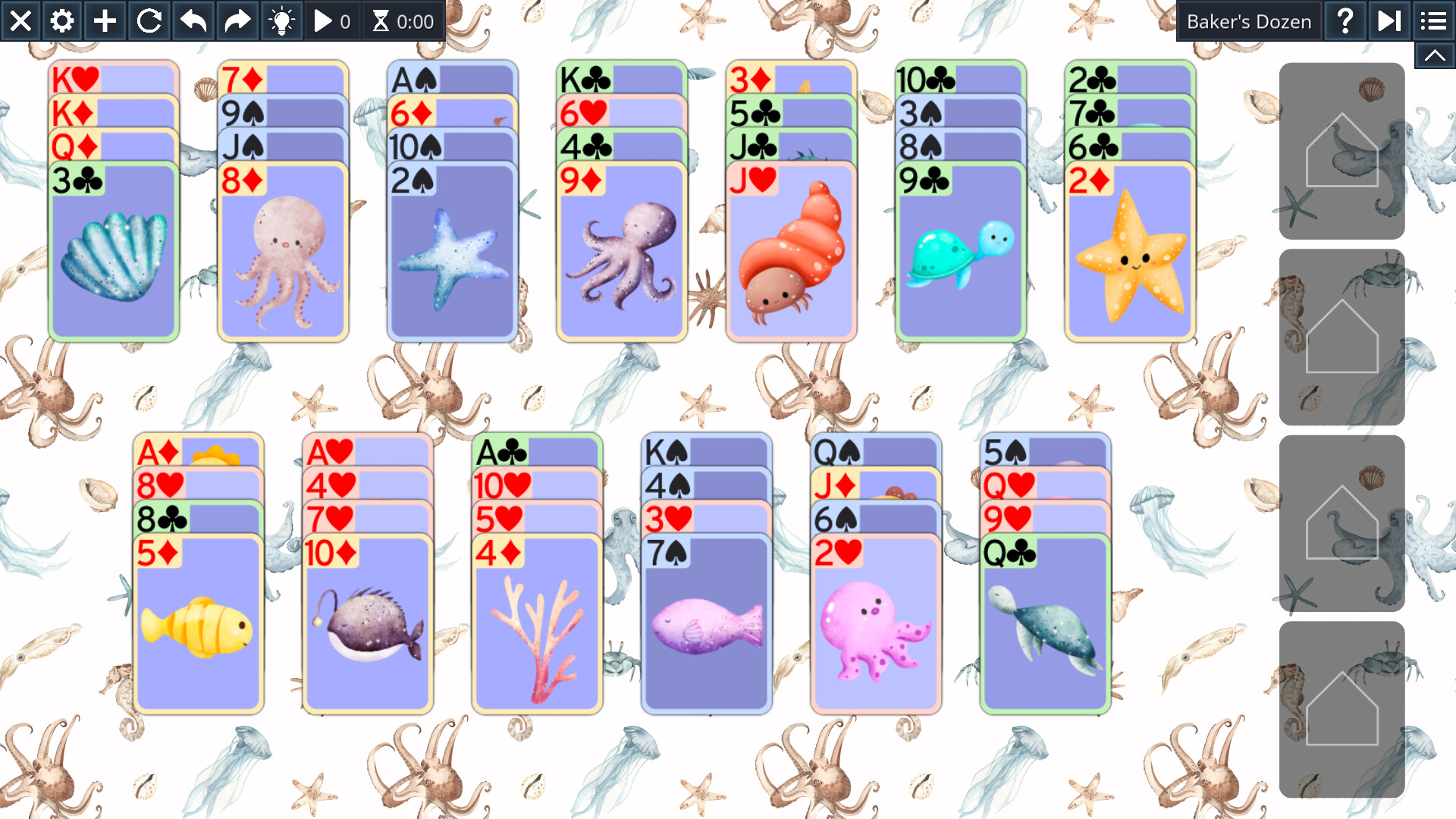Select the Jack of Hearts hermit crab card
Image resolution: width=1456 pixels, height=819 pixels.
(x=791, y=250)
